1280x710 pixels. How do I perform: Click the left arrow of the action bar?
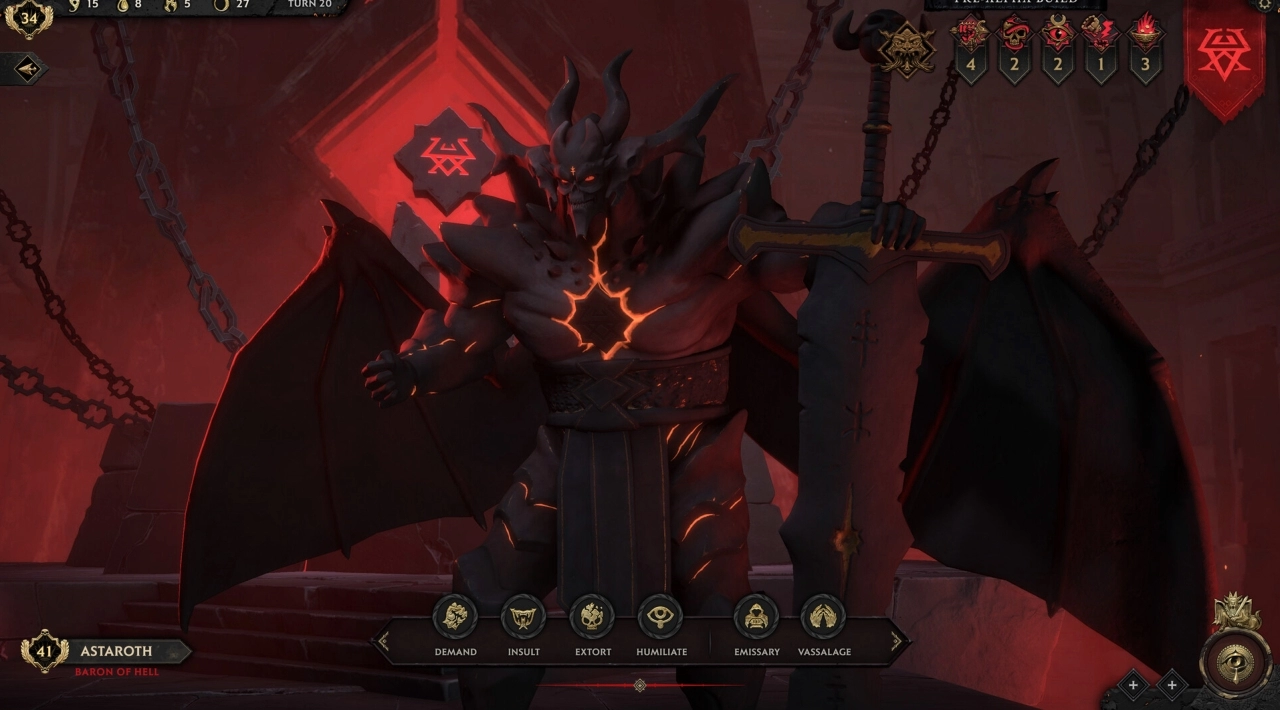[x=382, y=641]
